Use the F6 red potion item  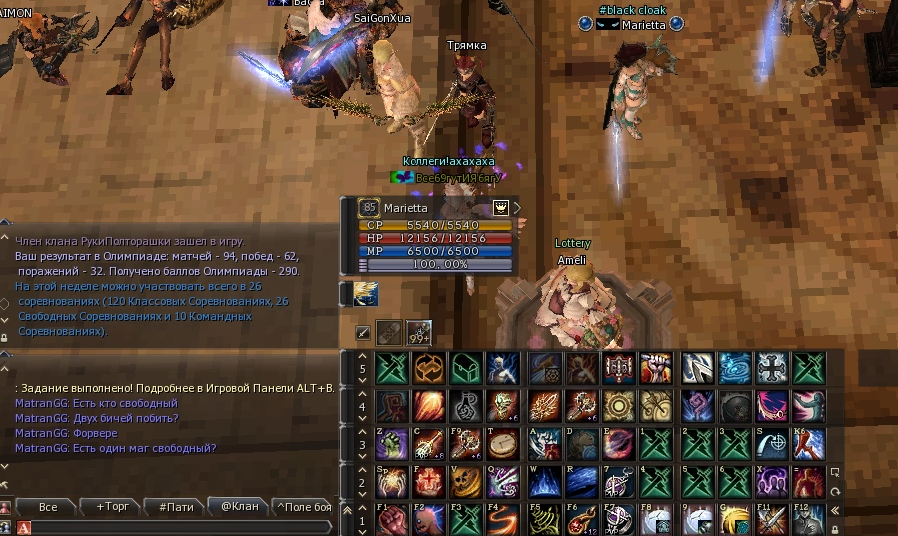tap(580, 521)
